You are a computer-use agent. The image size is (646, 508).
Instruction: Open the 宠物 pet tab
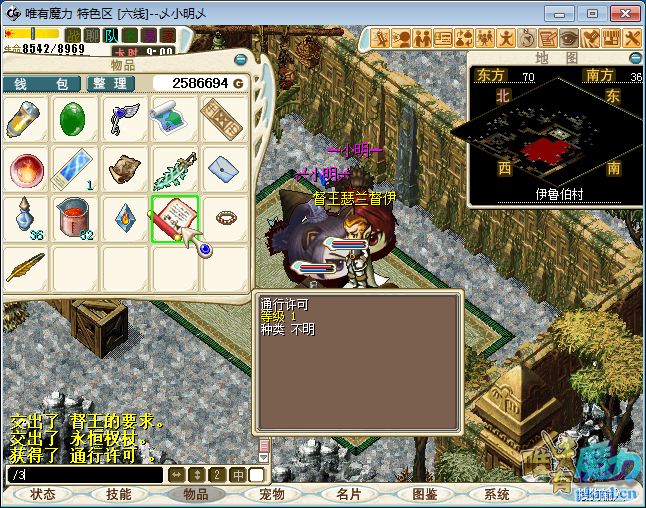272,494
